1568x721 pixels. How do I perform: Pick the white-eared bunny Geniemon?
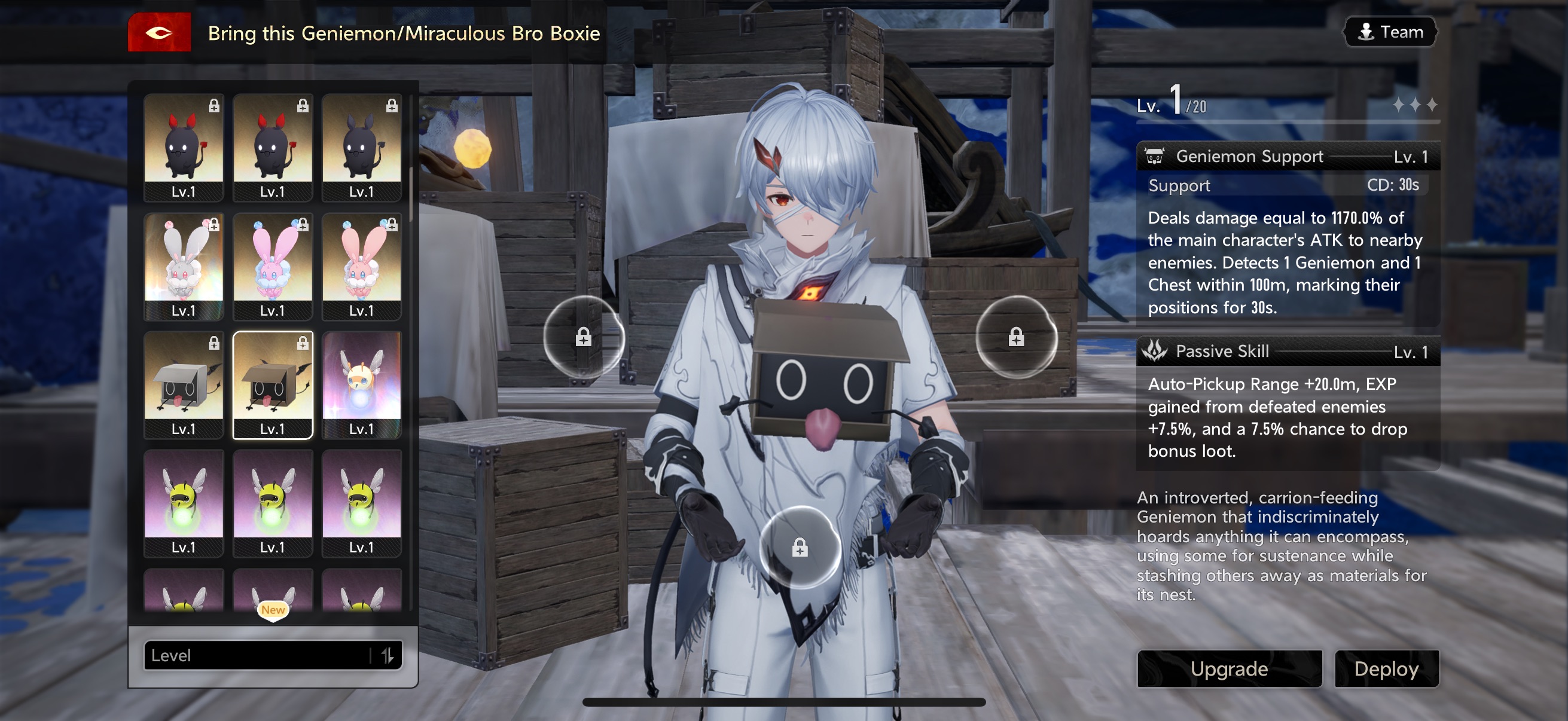coord(183,266)
